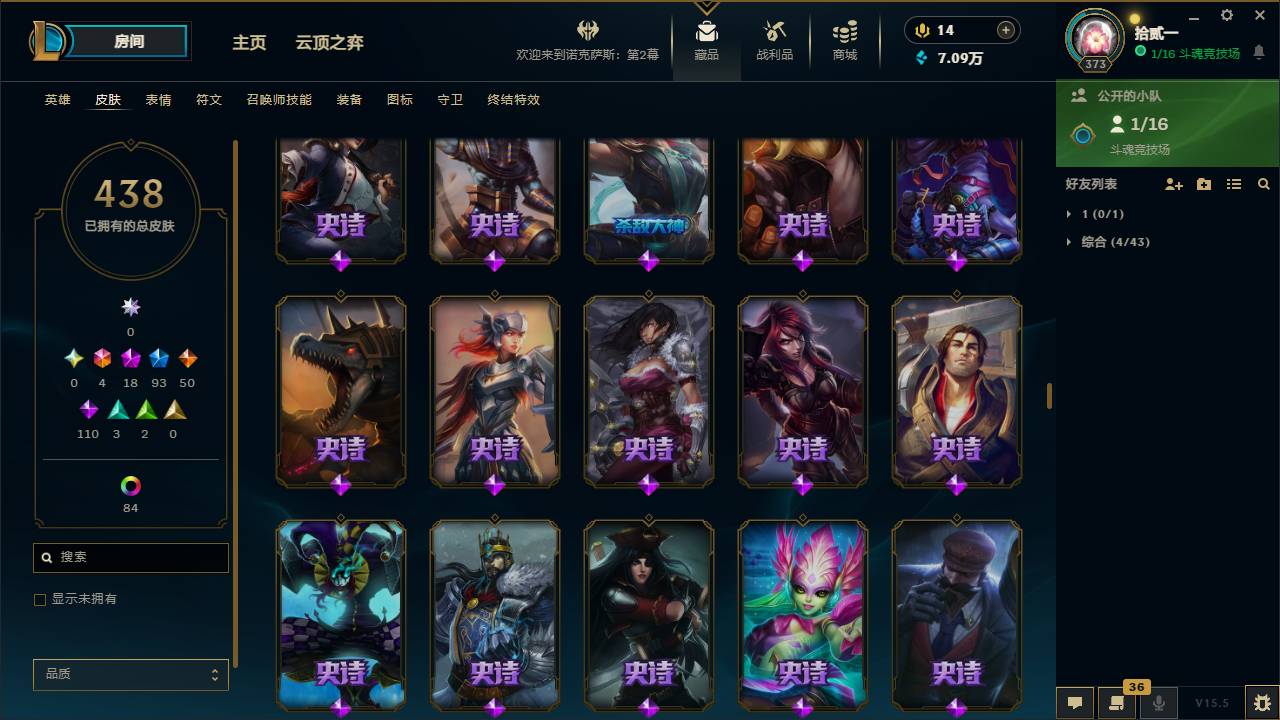
Task: Open the 商城 store icon
Action: pos(843,35)
